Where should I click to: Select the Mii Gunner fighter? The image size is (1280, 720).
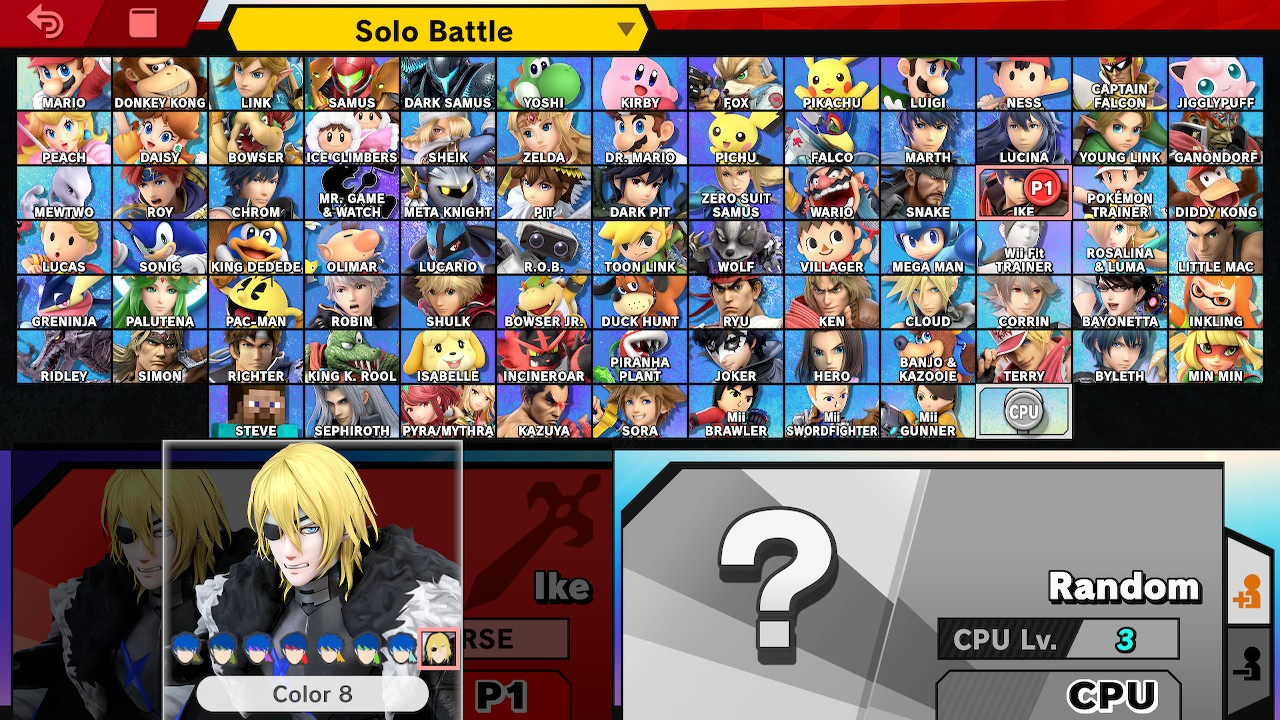[x=928, y=412]
